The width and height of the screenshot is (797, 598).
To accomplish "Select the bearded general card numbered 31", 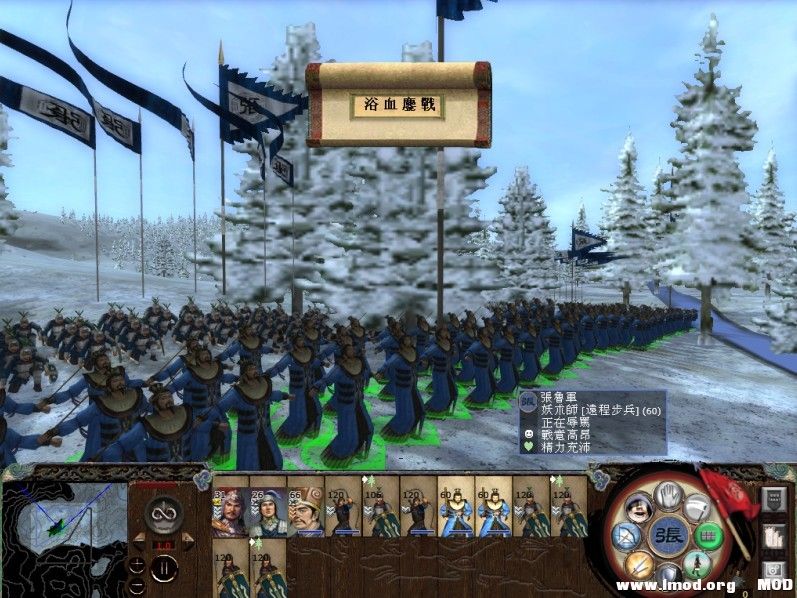I will pyautogui.click(x=230, y=511).
